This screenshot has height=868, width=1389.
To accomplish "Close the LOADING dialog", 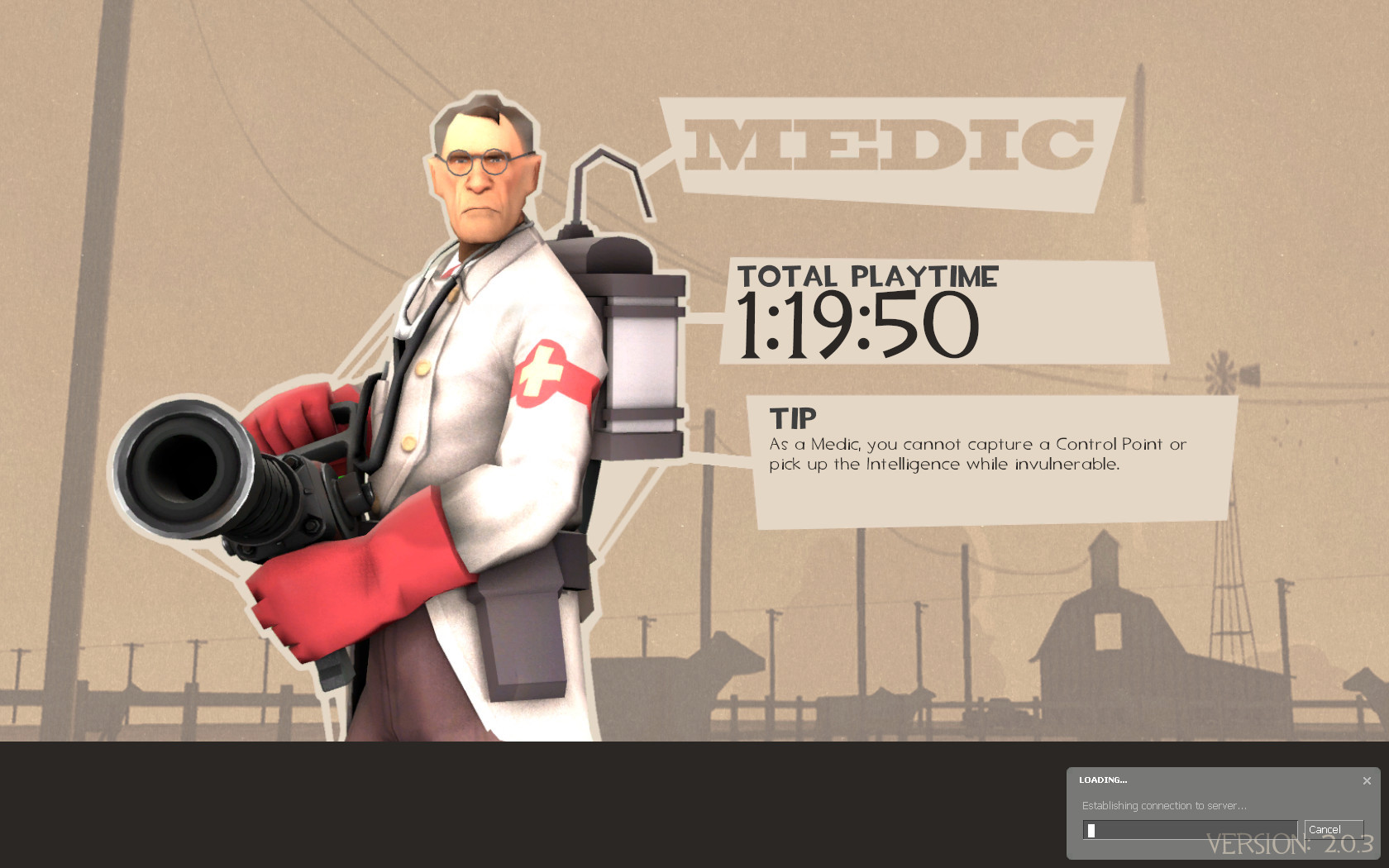I will point(1367,779).
